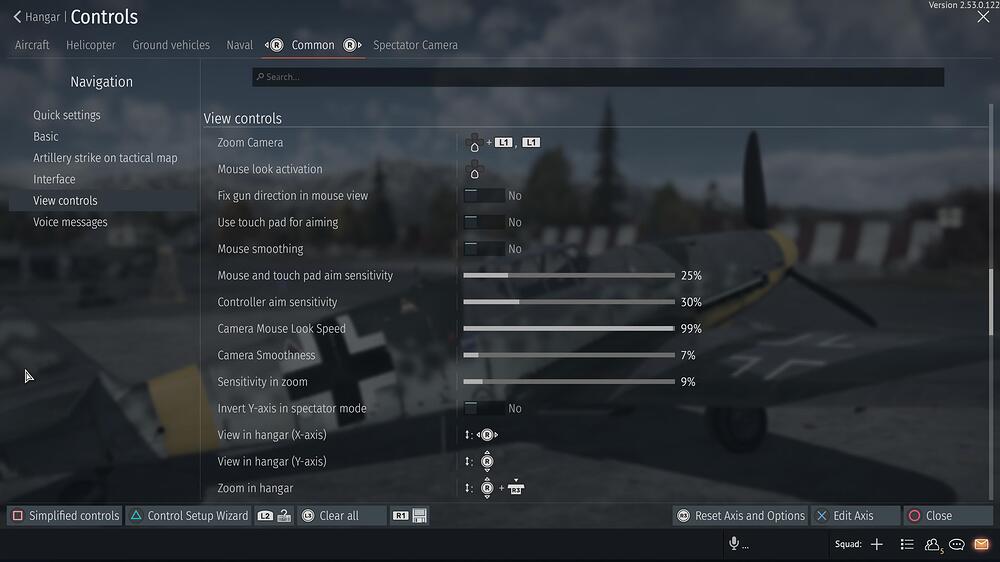The width and height of the screenshot is (1000, 562).
Task: Open Quick settings in navigation
Action: pyautogui.click(x=67, y=115)
